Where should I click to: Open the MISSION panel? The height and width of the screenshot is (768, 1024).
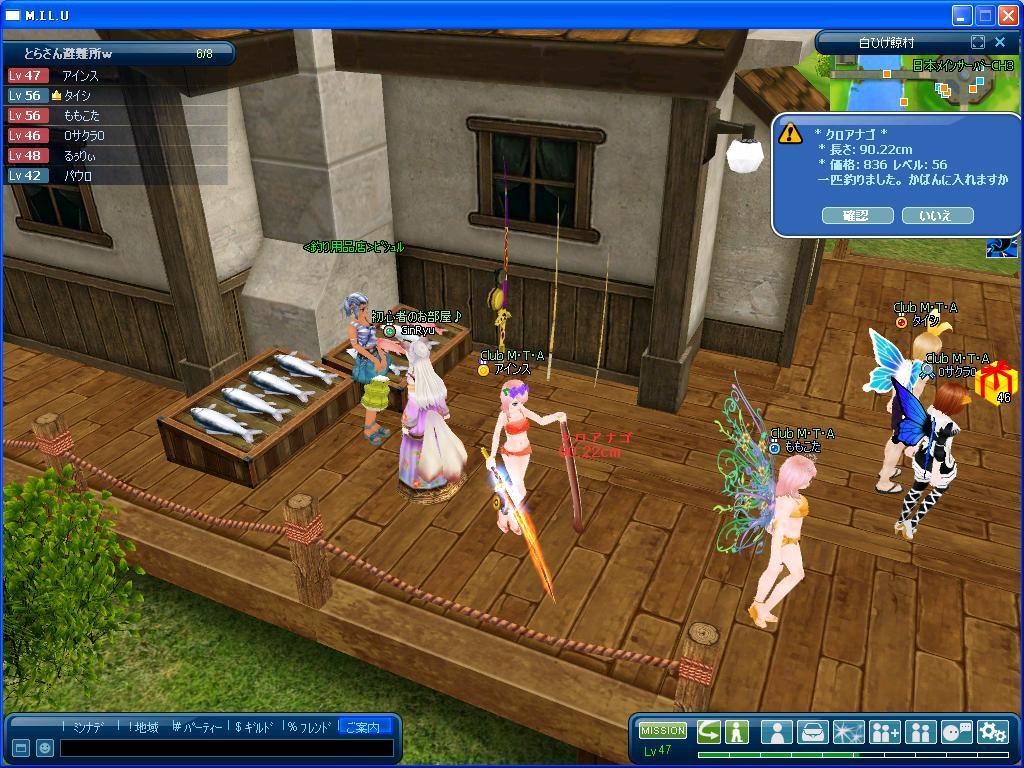pos(663,730)
